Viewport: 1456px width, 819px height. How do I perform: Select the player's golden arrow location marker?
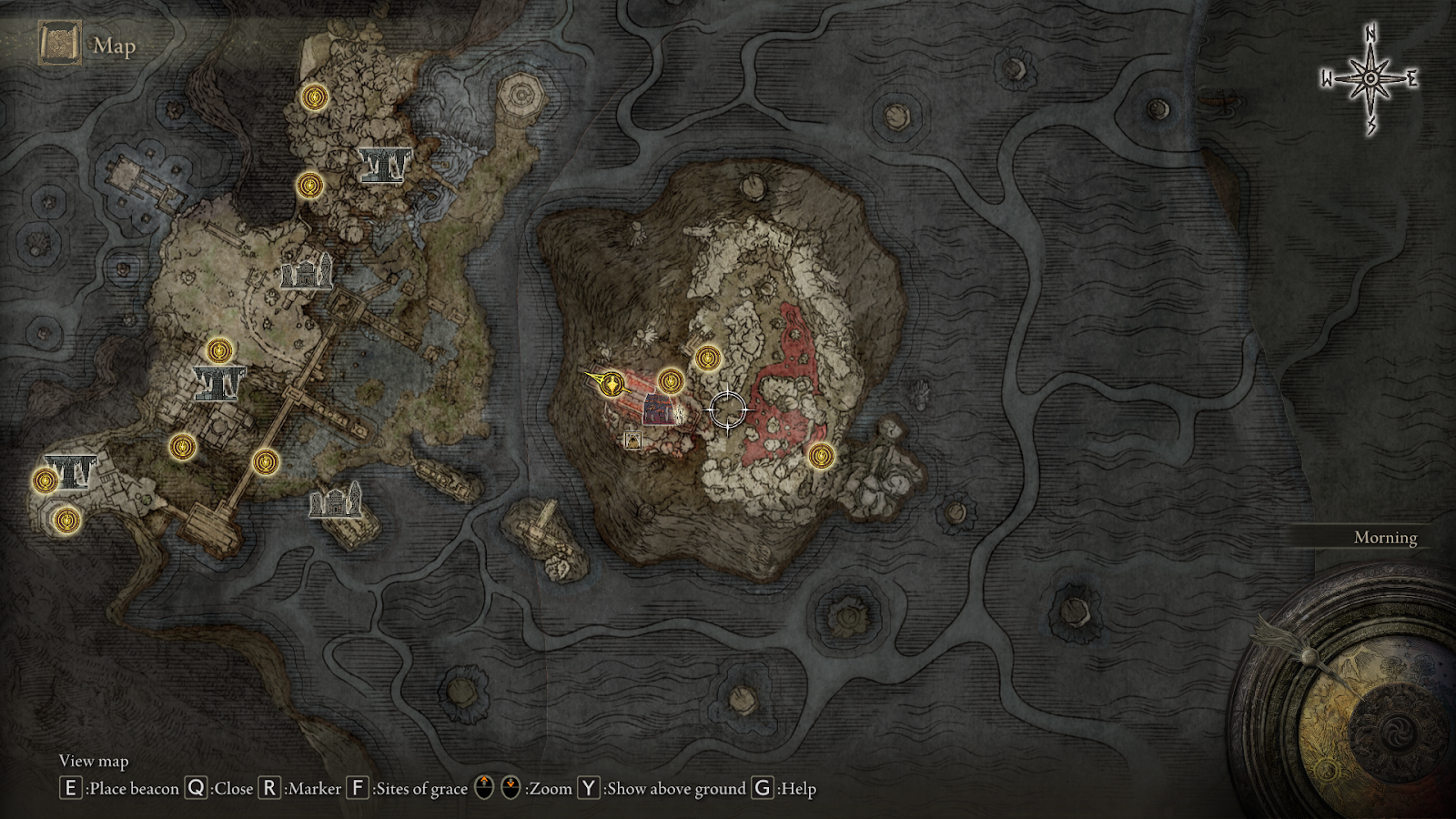point(613,384)
